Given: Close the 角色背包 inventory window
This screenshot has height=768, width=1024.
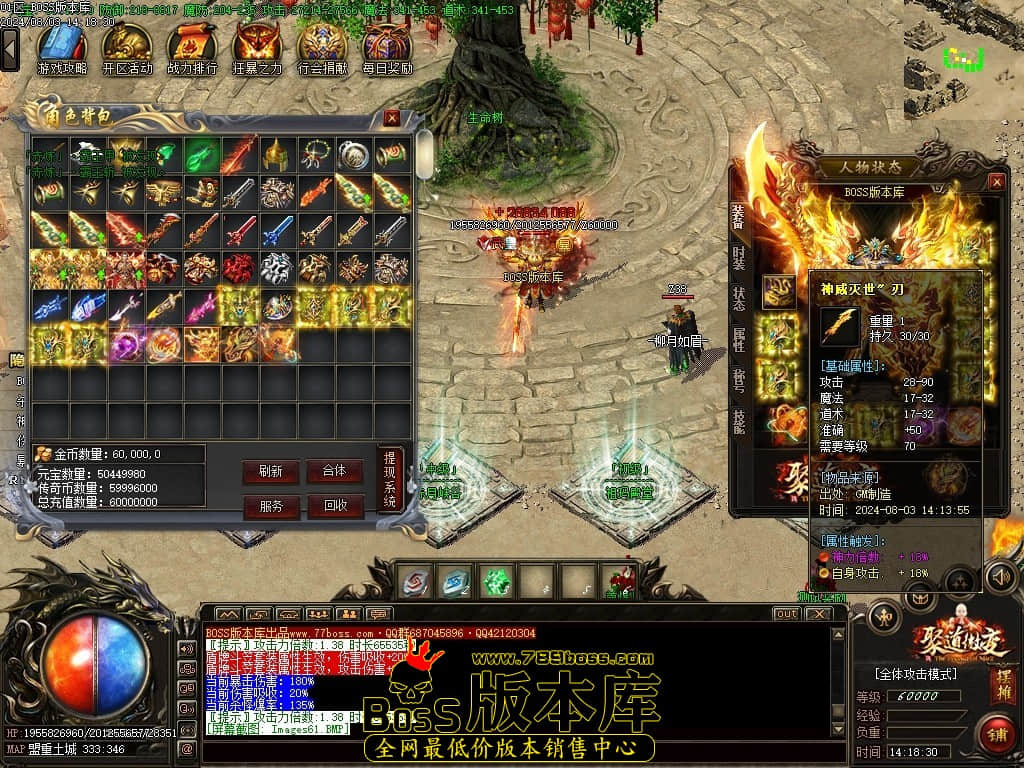Looking at the screenshot, I should coord(392,118).
